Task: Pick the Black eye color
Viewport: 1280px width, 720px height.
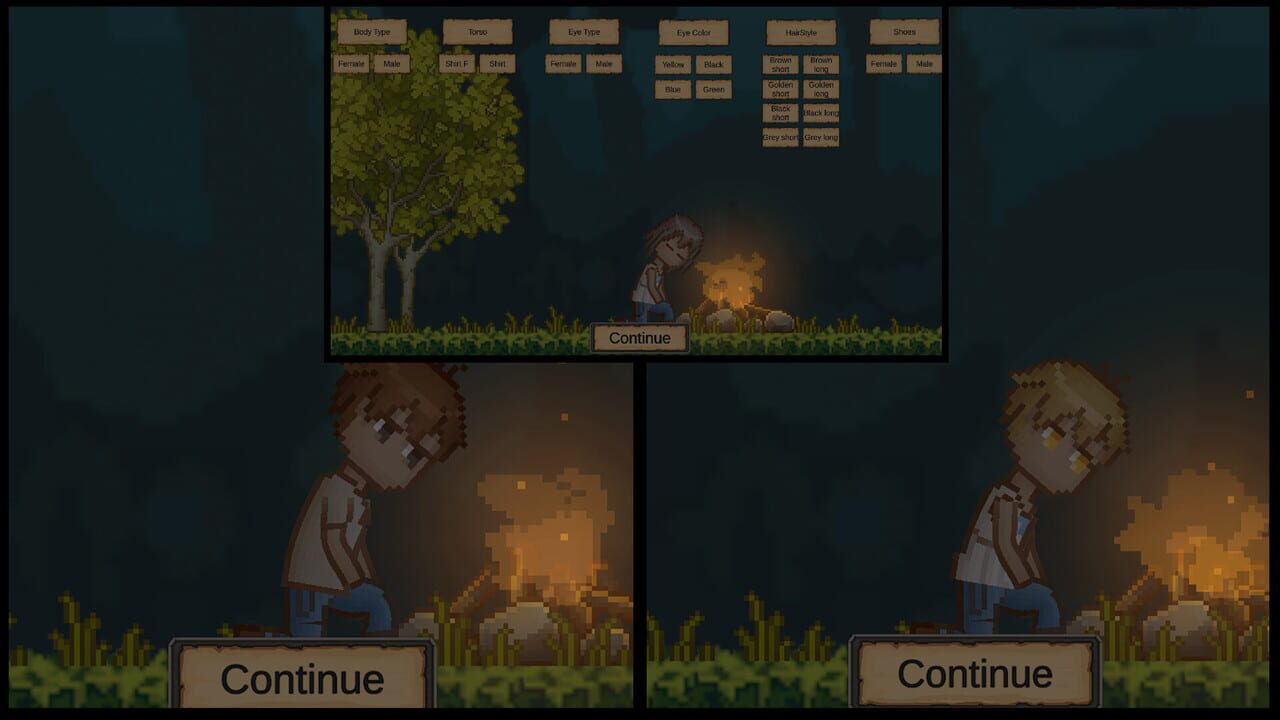Action: click(713, 64)
